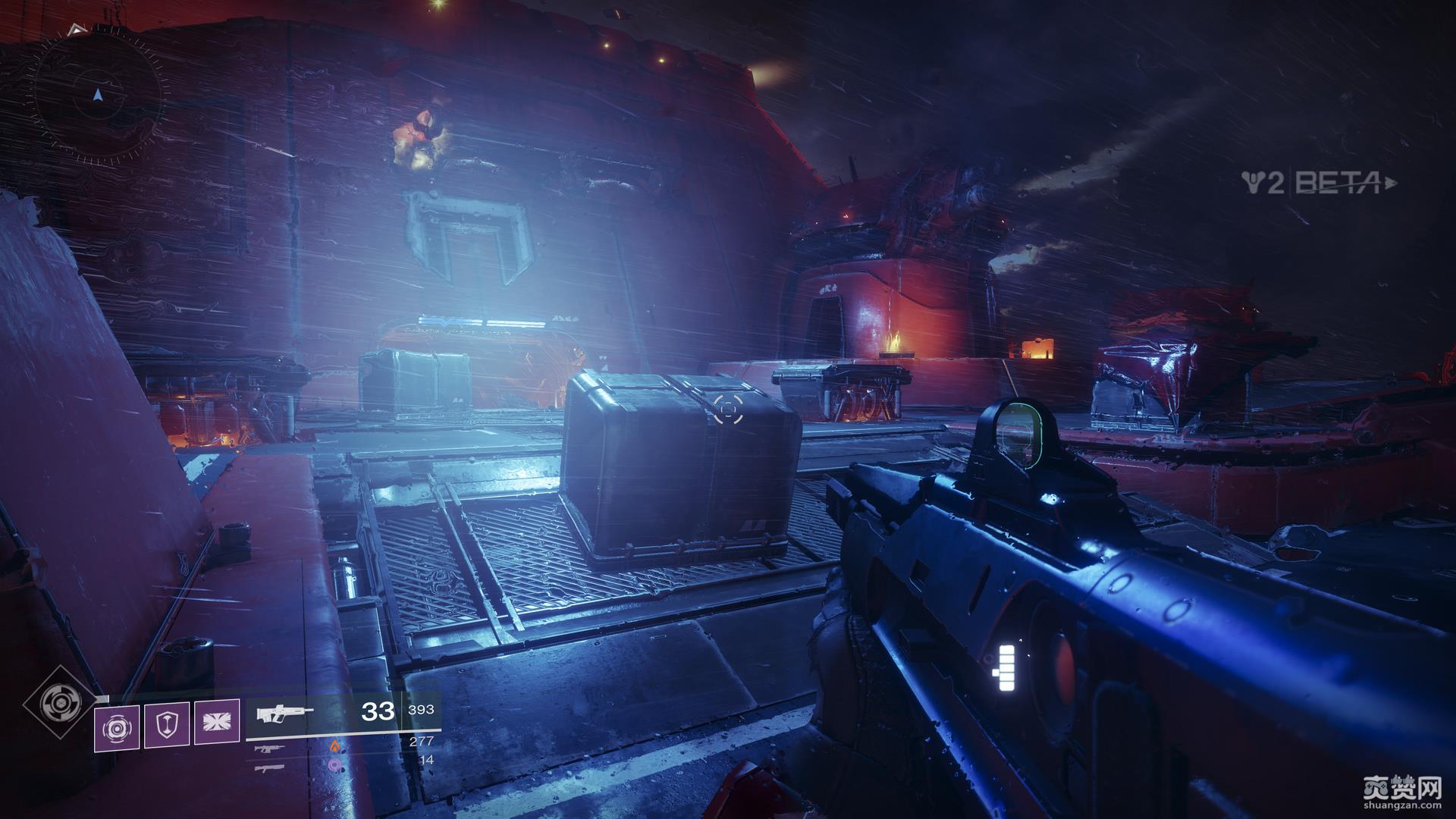1456x819 pixels.
Task: Switch to the energy weapon with flame ammo
Action: (x=270, y=749)
